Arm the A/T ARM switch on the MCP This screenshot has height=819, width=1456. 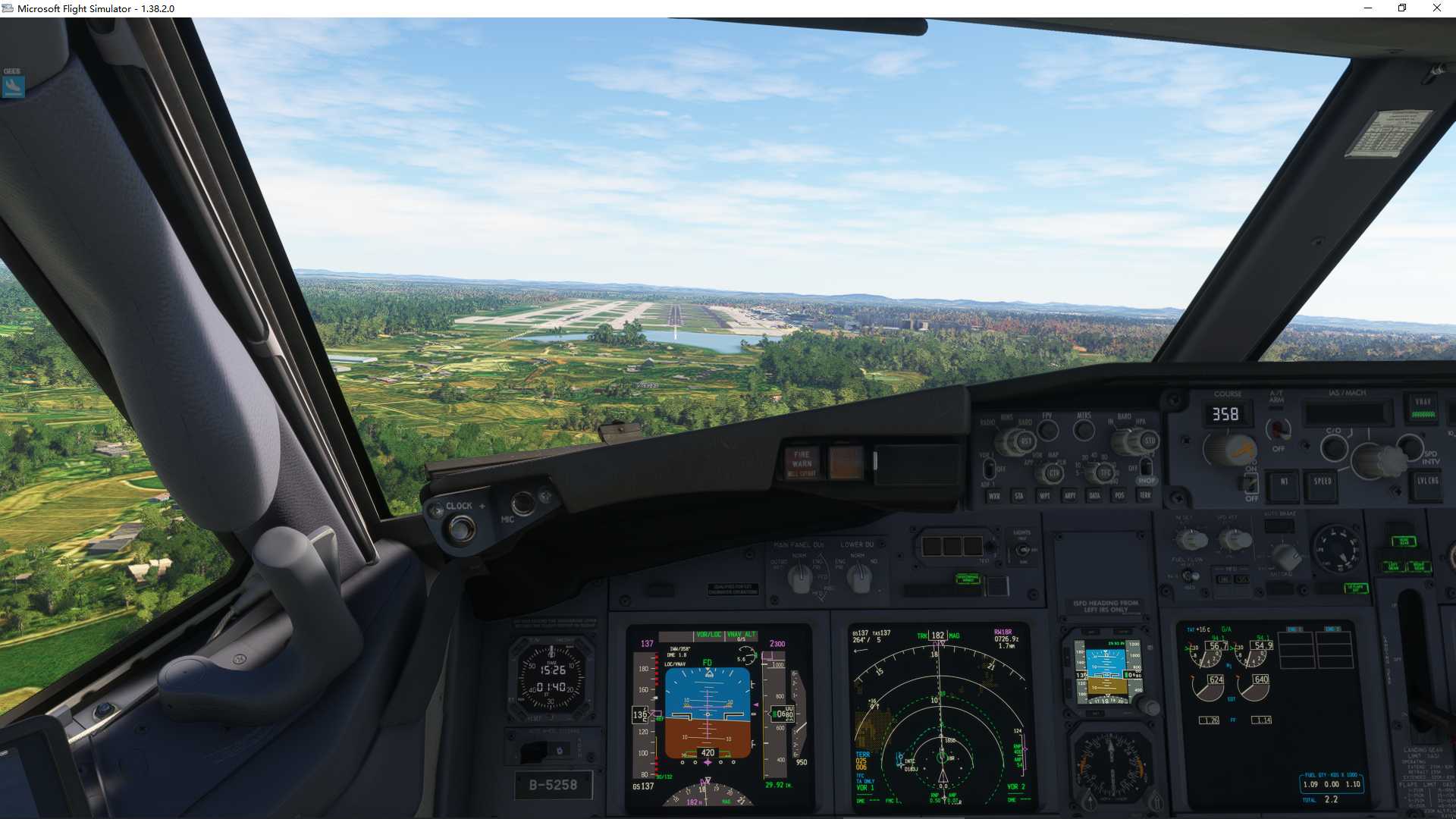pos(1279,429)
